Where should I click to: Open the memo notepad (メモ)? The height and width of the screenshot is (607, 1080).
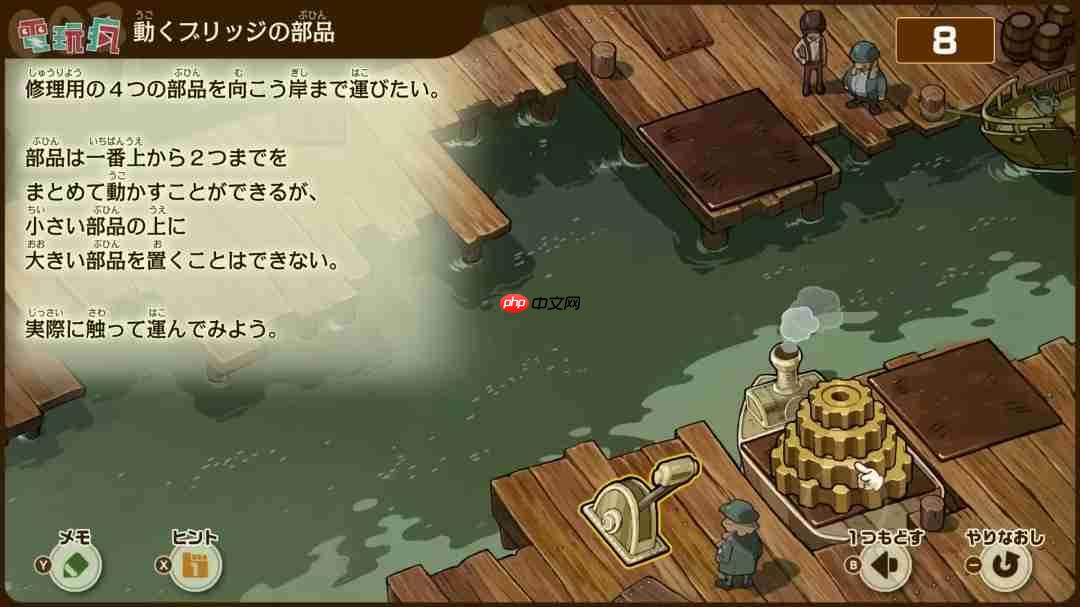coord(75,566)
